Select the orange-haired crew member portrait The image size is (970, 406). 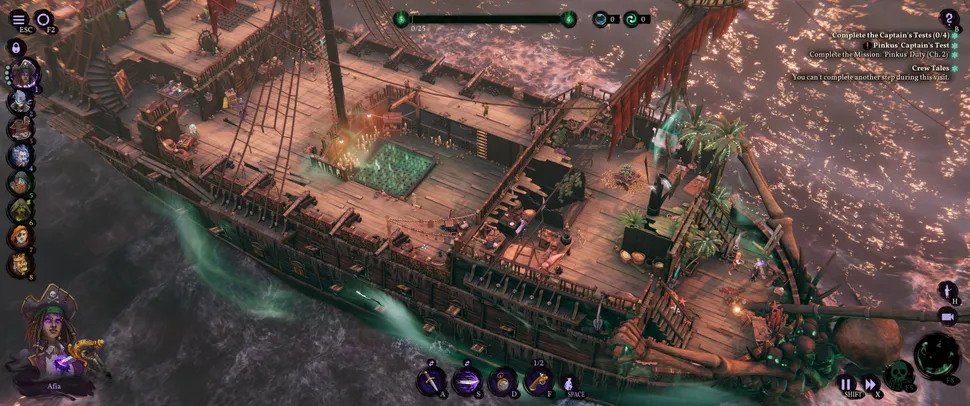[20, 237]
